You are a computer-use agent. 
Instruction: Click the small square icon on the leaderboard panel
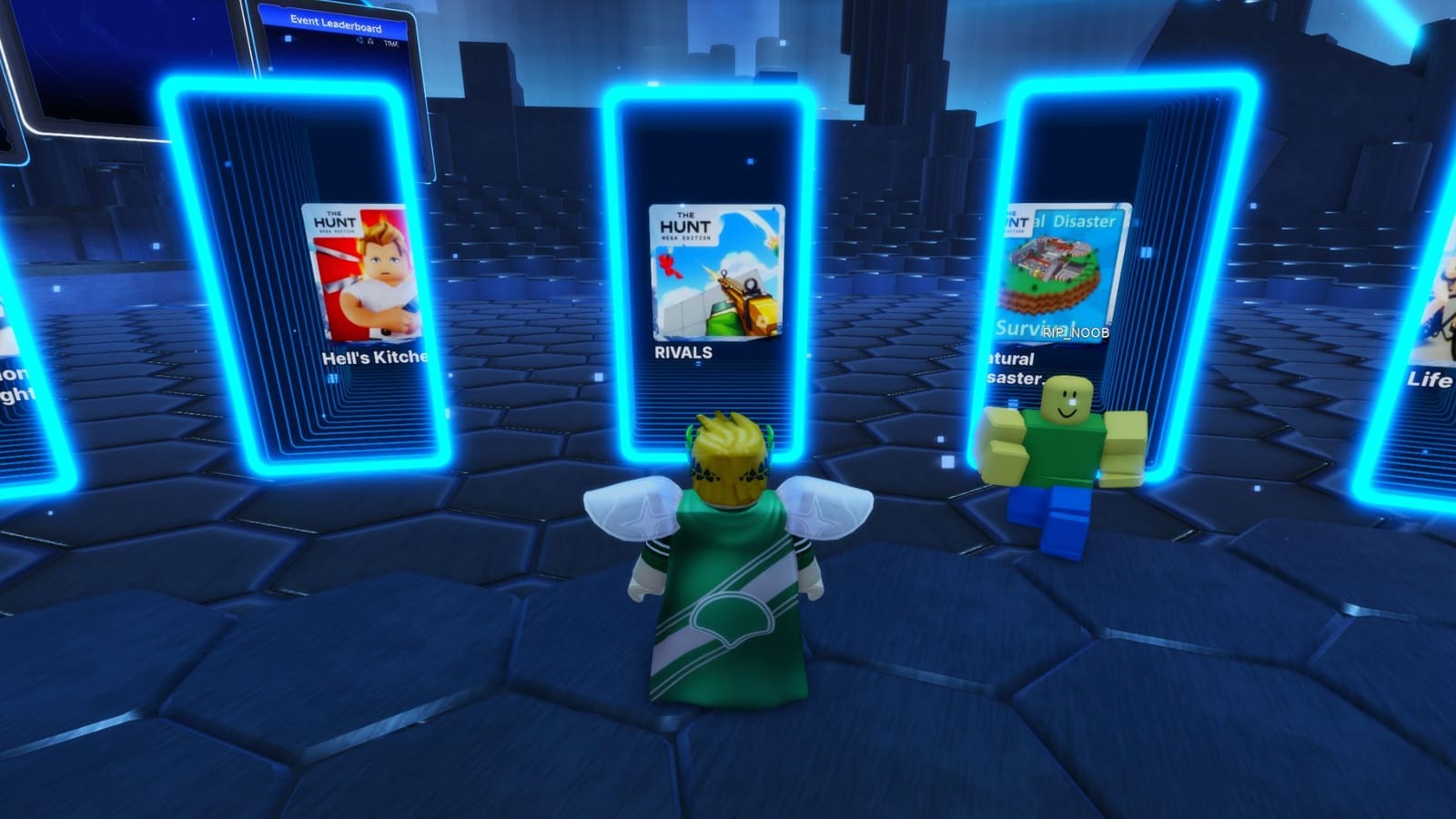point(288,38)
